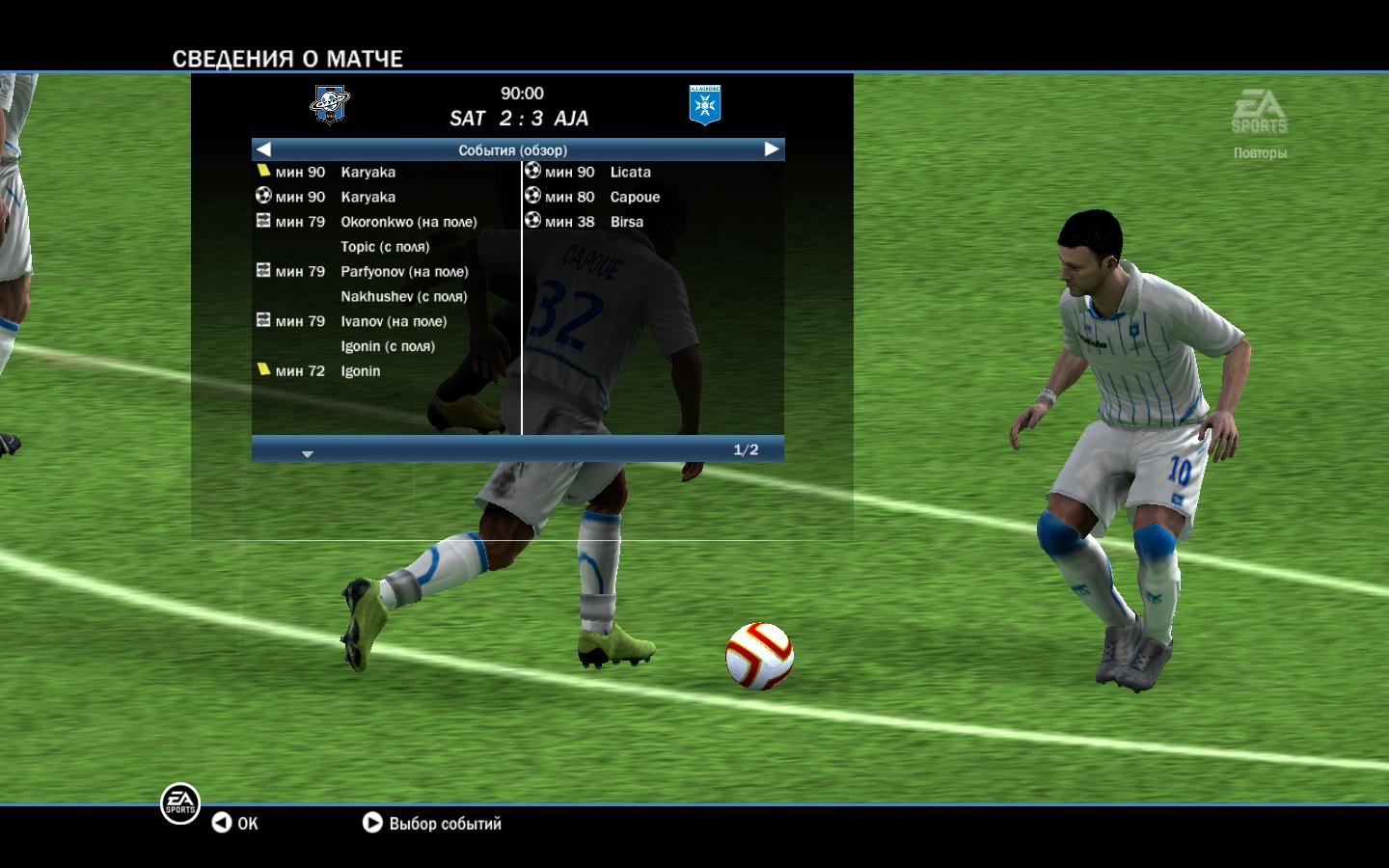
Task: Click the 'Выбор событий' option
Action: pos(432,824)
